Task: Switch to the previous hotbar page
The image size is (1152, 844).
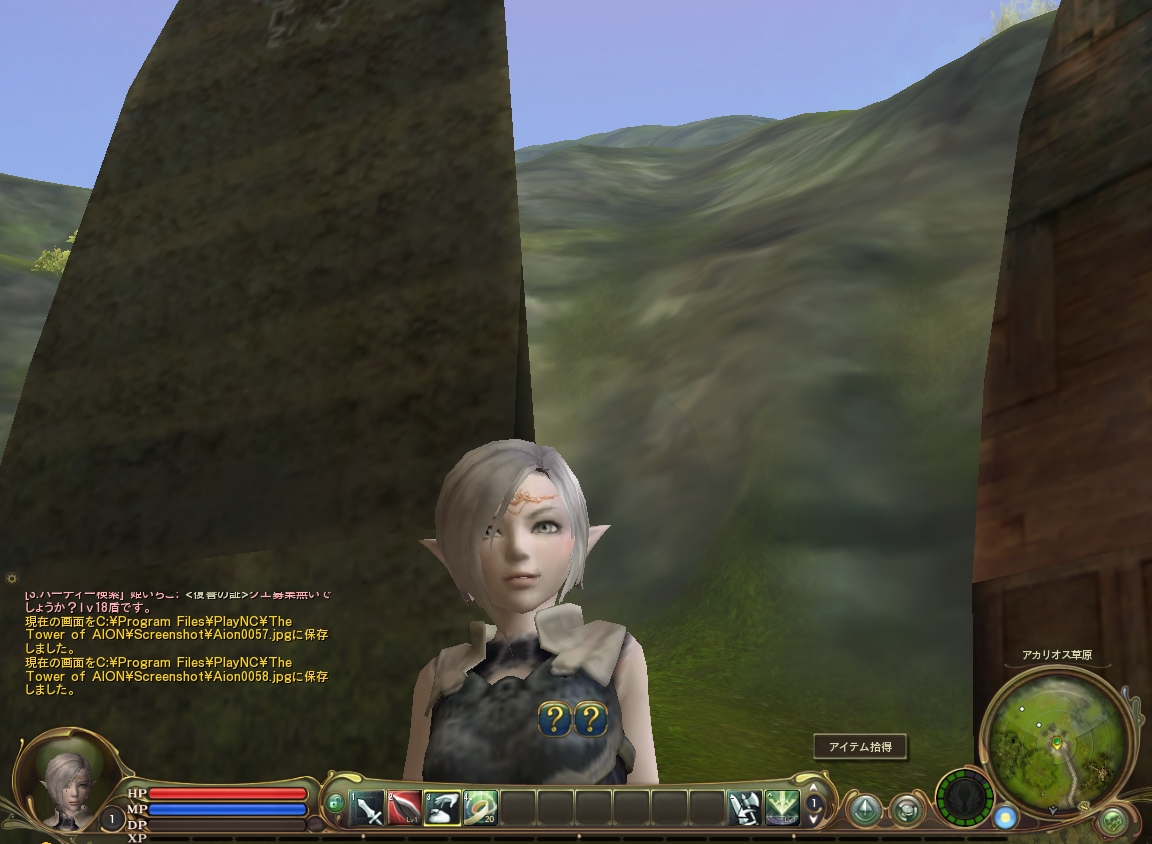Action: [814, 789]
